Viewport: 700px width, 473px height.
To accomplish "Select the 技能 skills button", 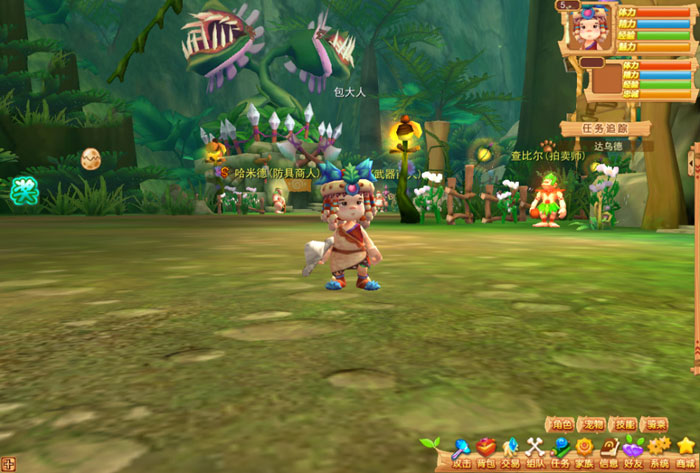I will click(624, 424).
